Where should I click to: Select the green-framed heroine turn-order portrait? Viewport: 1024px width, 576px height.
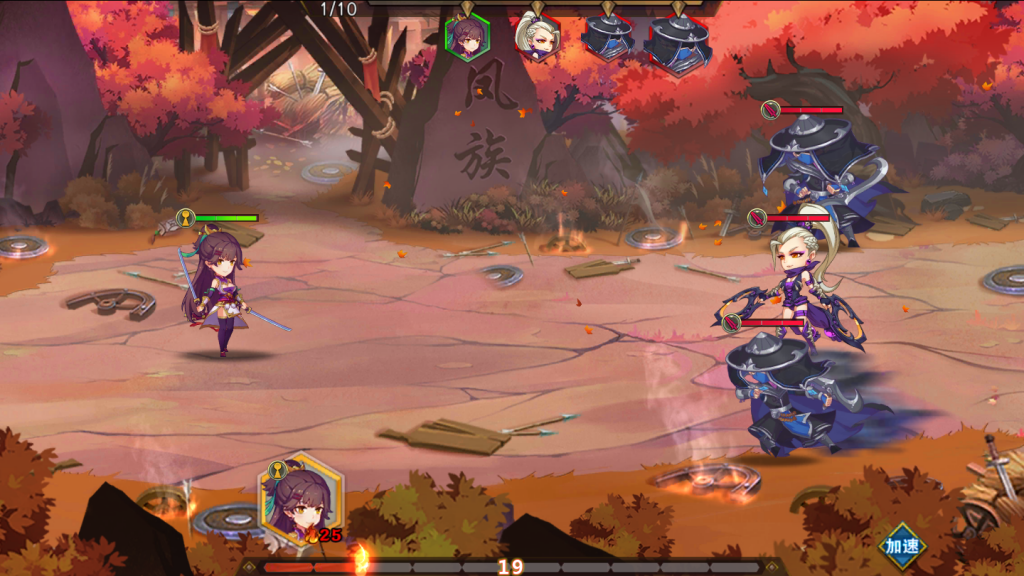tap(467, 37)
